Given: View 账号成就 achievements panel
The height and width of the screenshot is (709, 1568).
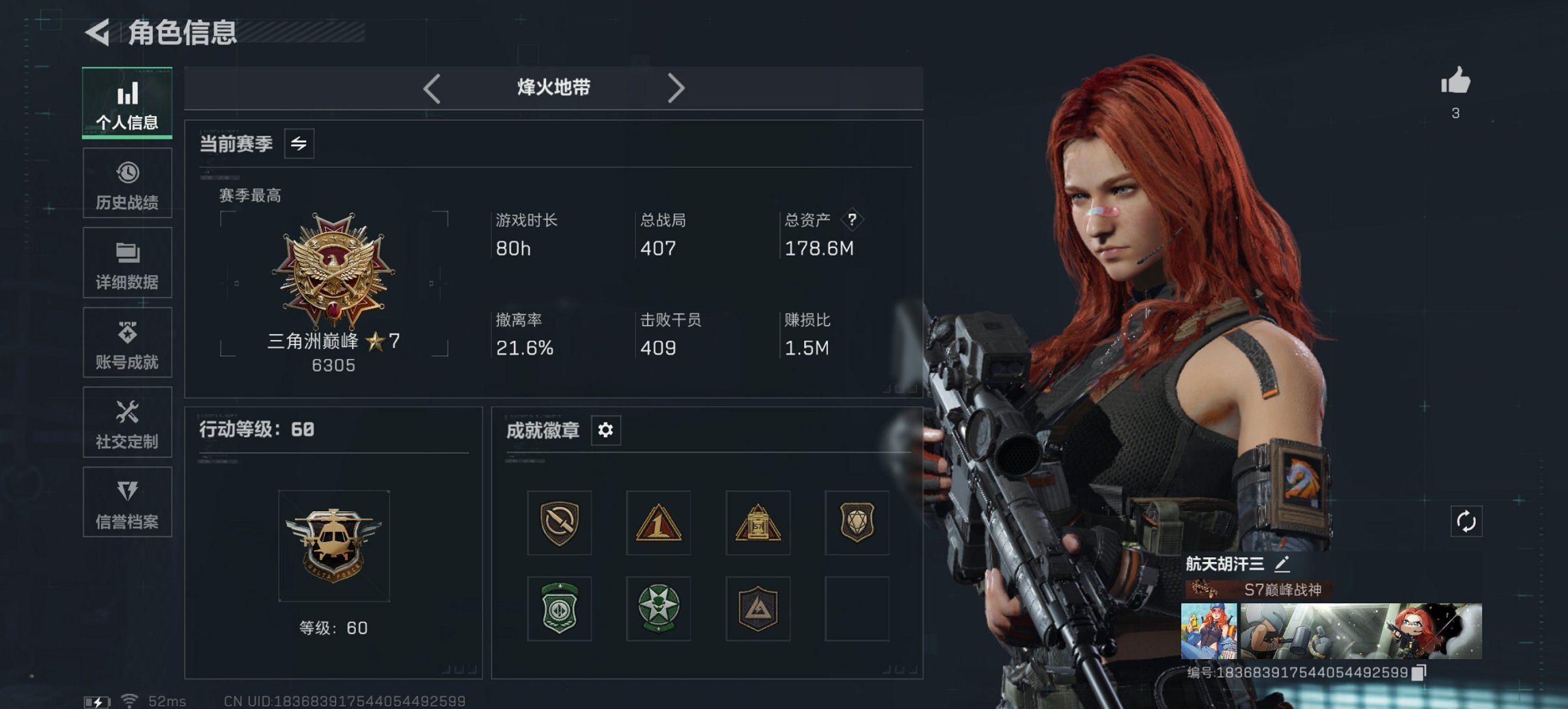Looking at the screenshot, I should point(127,343).
